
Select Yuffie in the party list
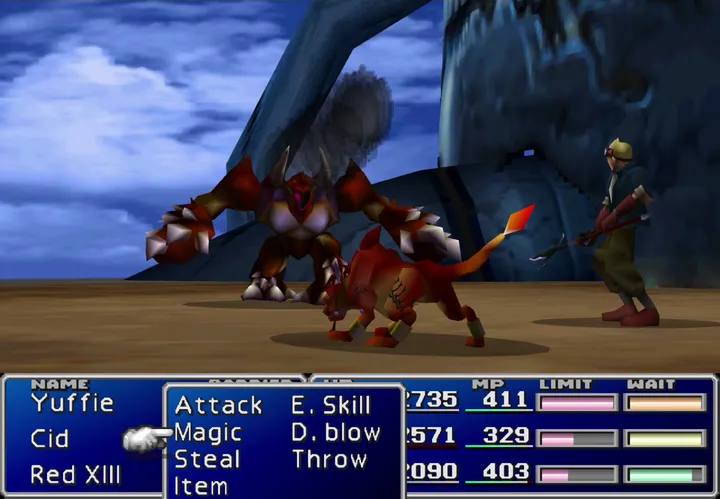click(x=72, y=404)
